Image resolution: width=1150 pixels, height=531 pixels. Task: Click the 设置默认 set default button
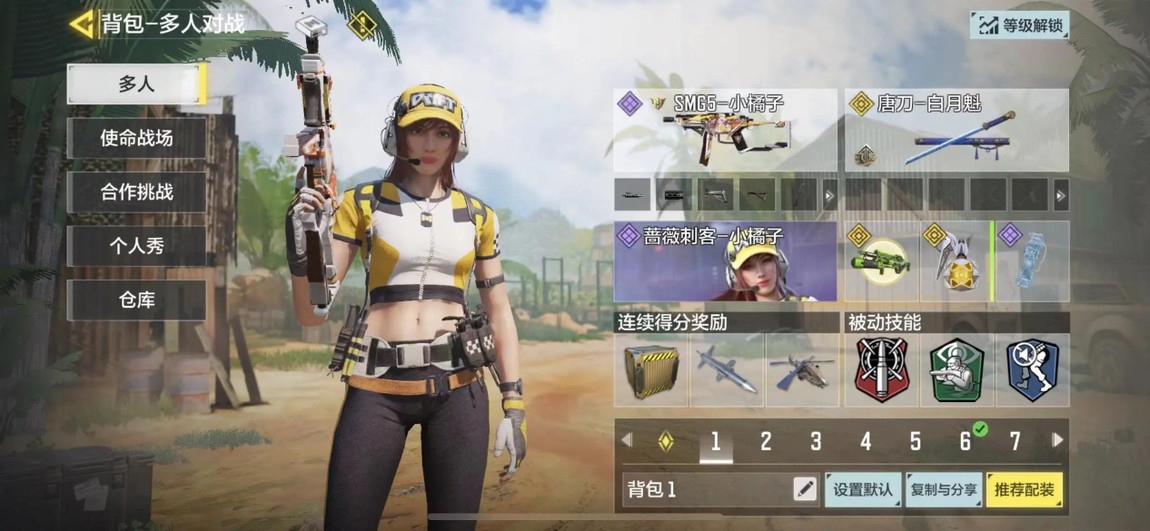coord(862,489)
